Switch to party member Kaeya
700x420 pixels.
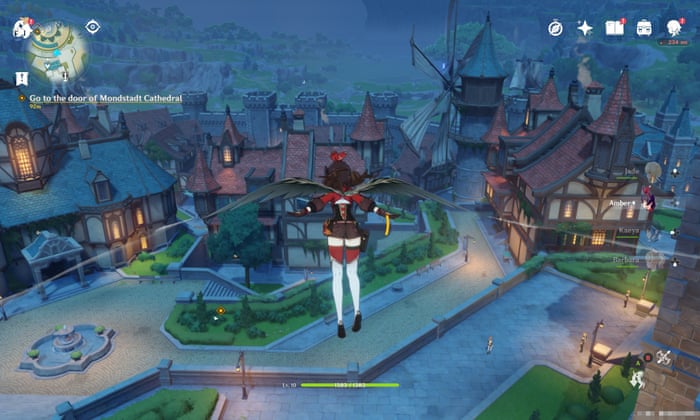(654, 233)
